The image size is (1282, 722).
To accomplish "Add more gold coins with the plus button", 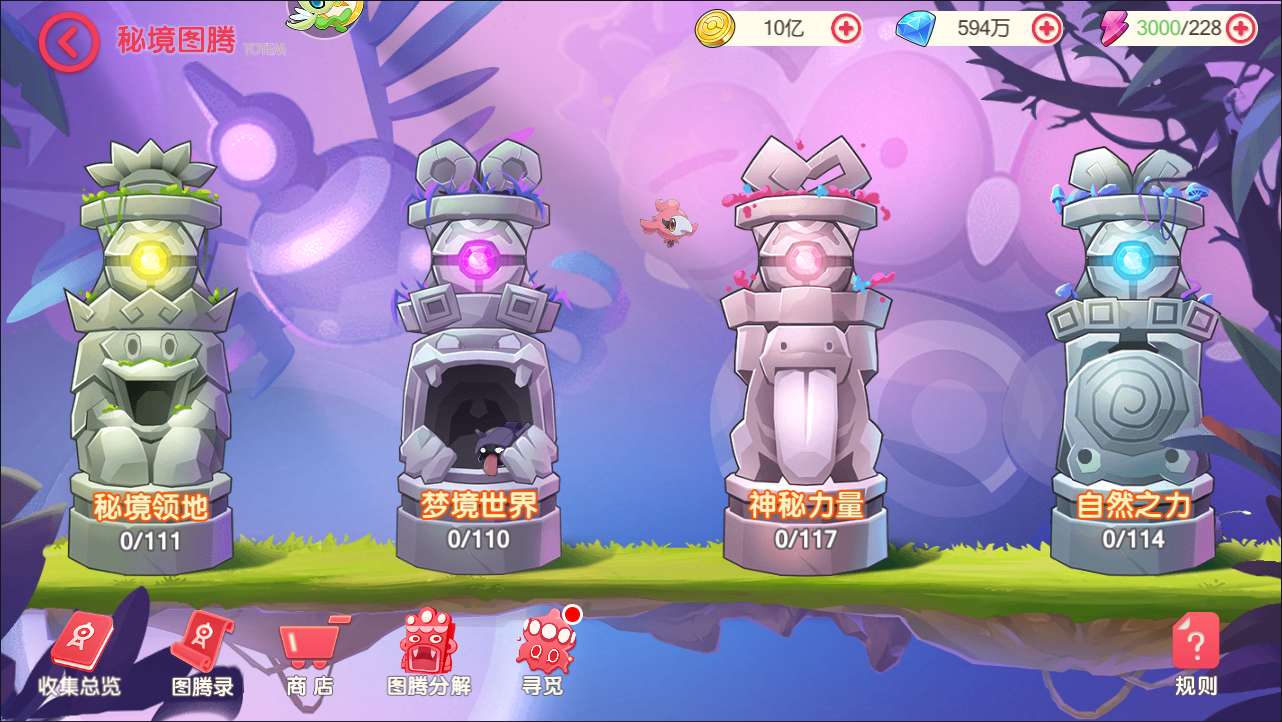I will [846, 28].
